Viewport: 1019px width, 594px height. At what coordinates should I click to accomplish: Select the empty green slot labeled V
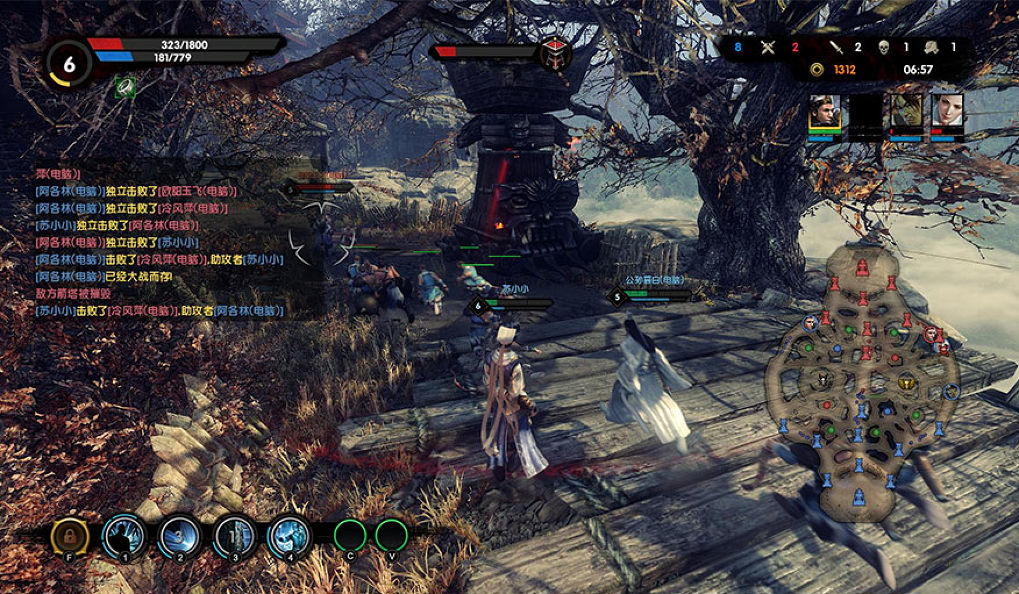(391, 536)
